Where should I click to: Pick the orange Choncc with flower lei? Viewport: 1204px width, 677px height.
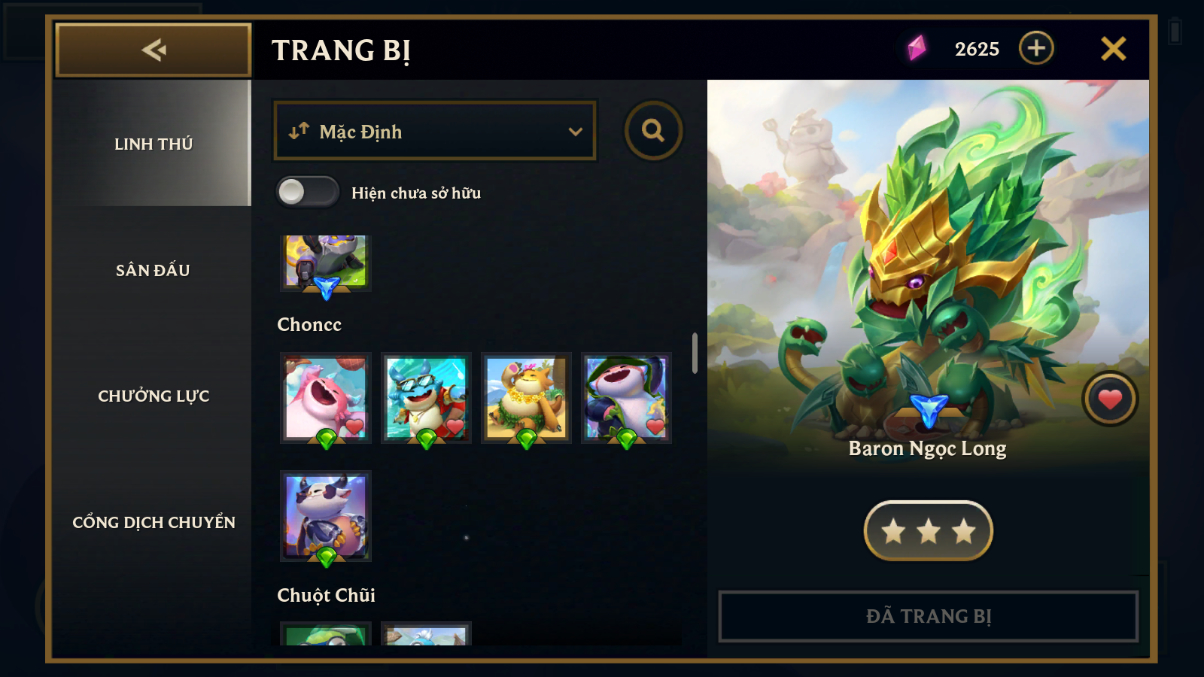coord(526,397)
